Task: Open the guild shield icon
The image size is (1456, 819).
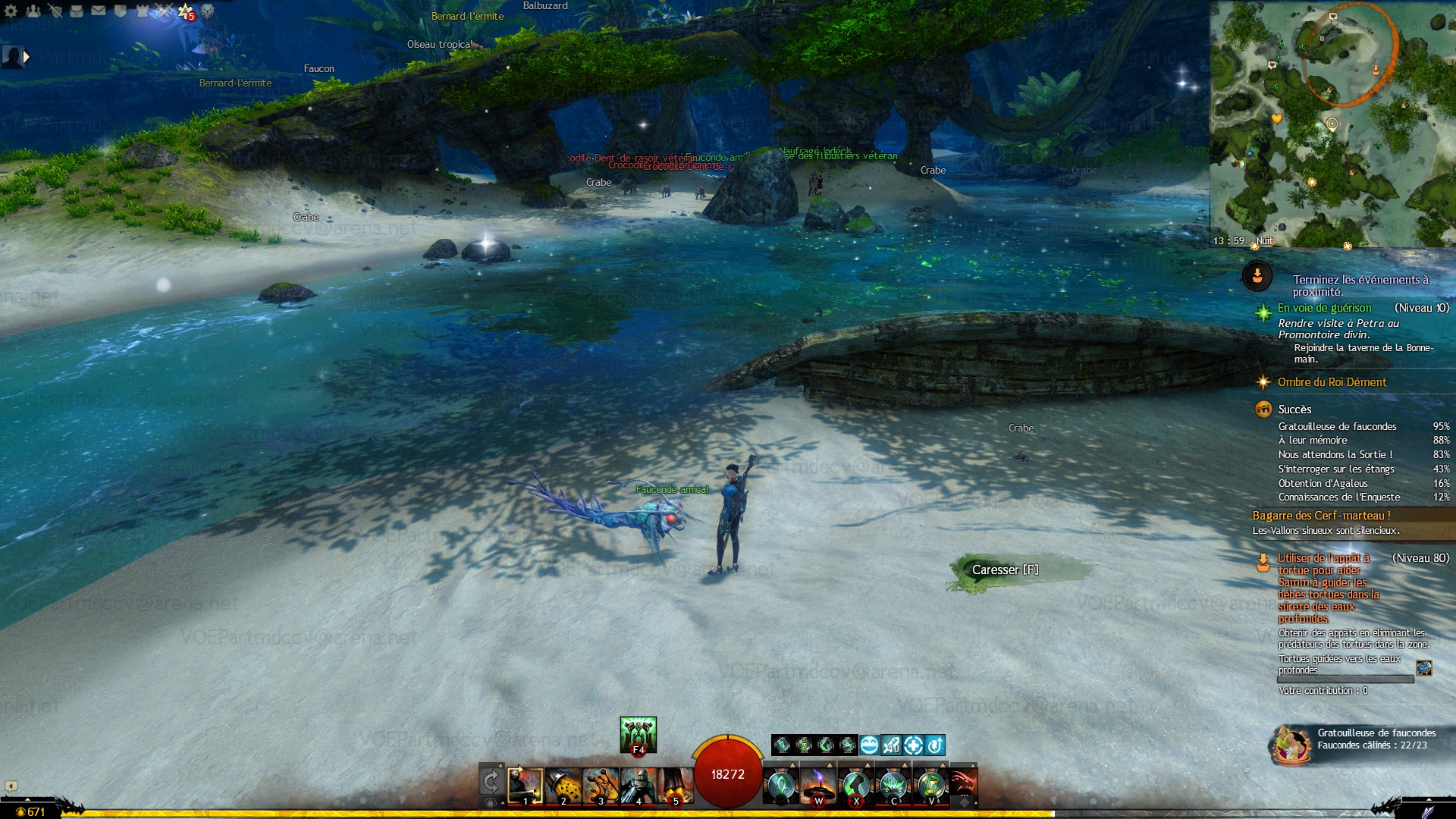Action: [x=120, y=11]
